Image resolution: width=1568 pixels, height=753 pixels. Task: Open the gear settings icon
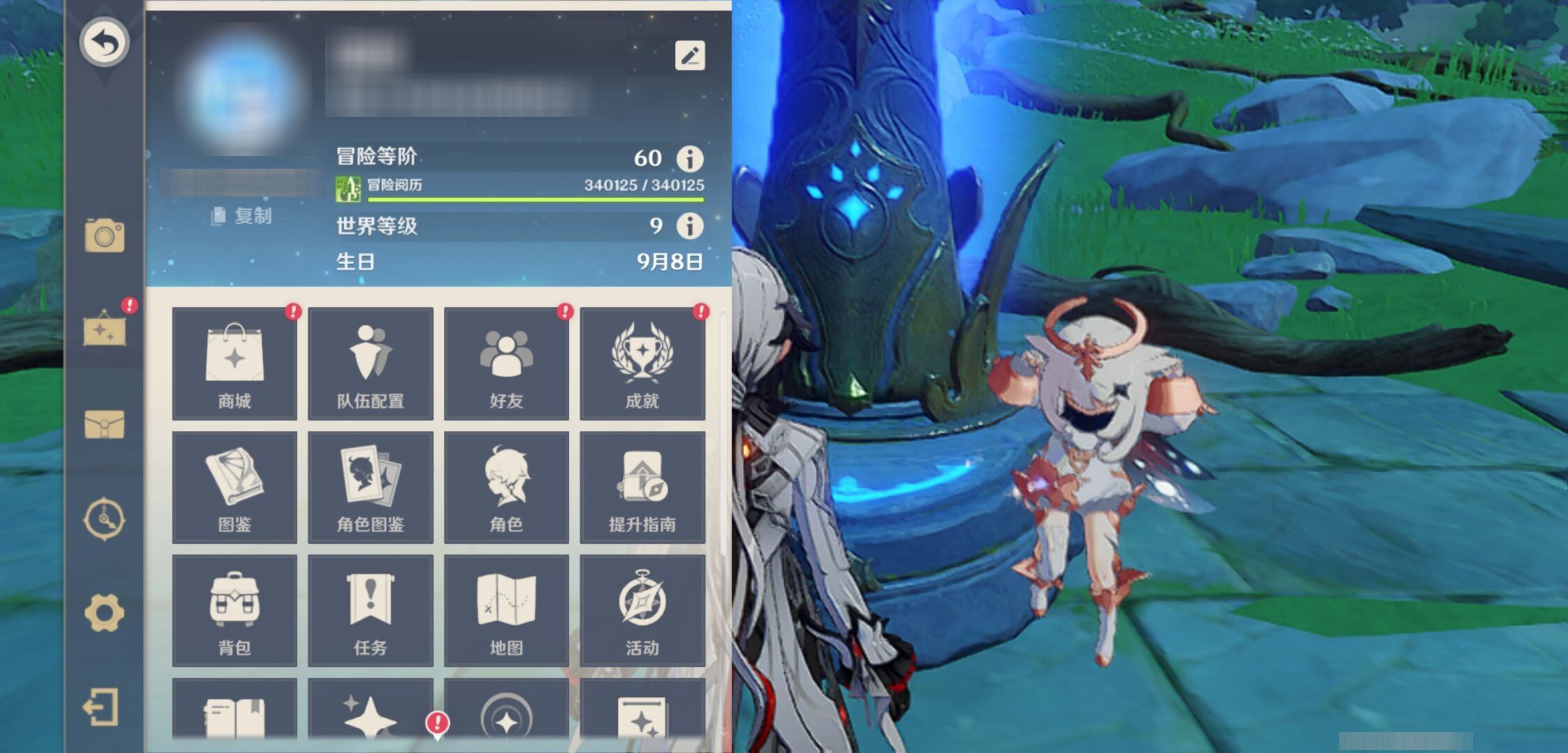[x=105, y=613]
